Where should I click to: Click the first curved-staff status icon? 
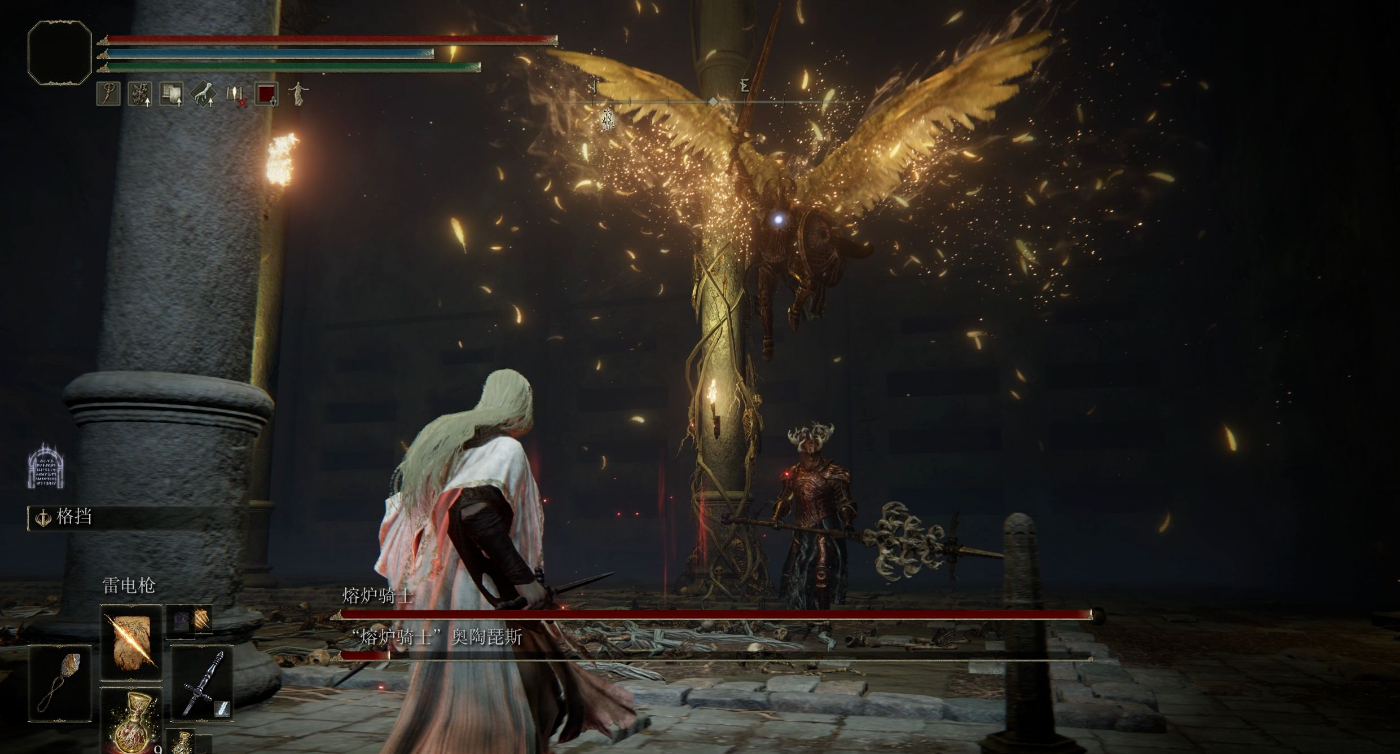108,94
